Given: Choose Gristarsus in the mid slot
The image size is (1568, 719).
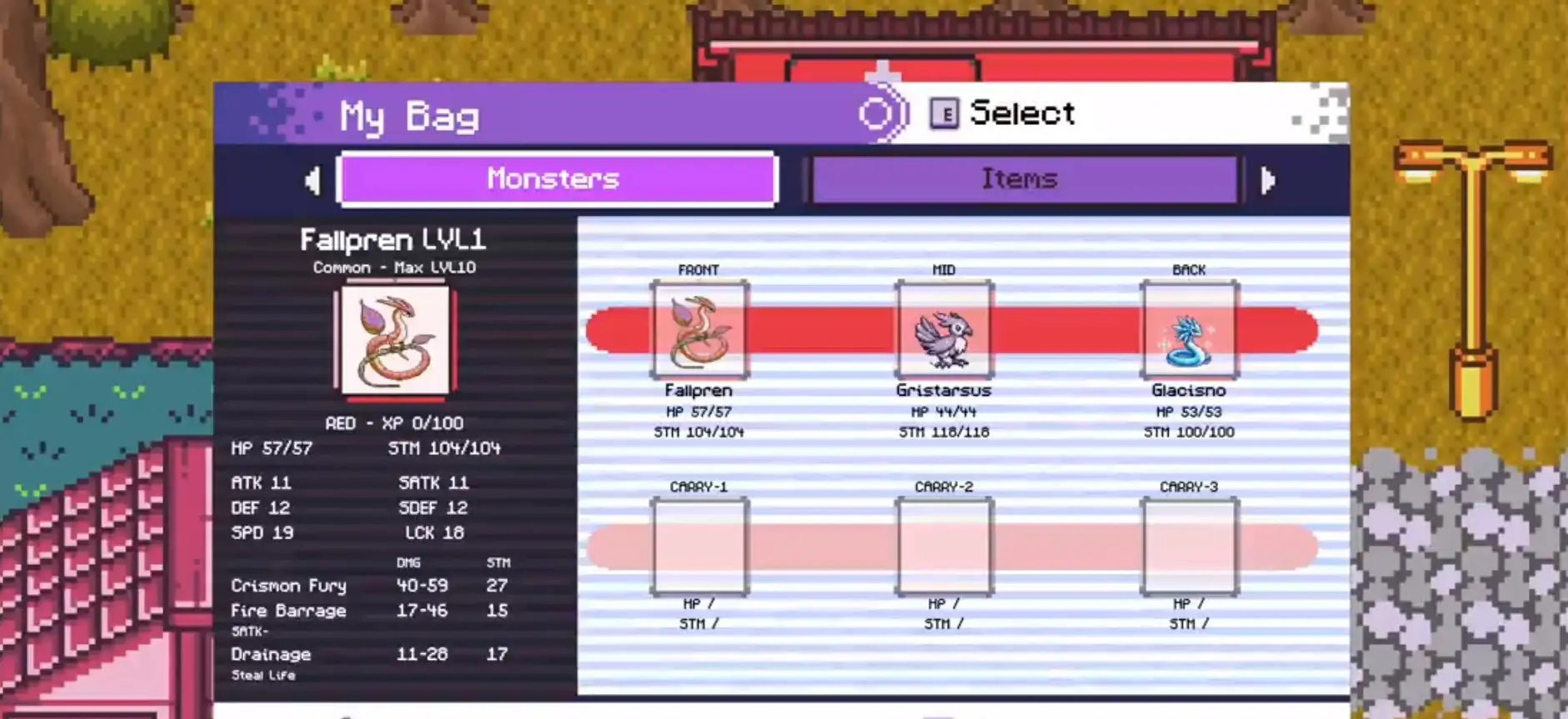Looking at the screenshot, I should pyautogui.click(x=944, y=331).
